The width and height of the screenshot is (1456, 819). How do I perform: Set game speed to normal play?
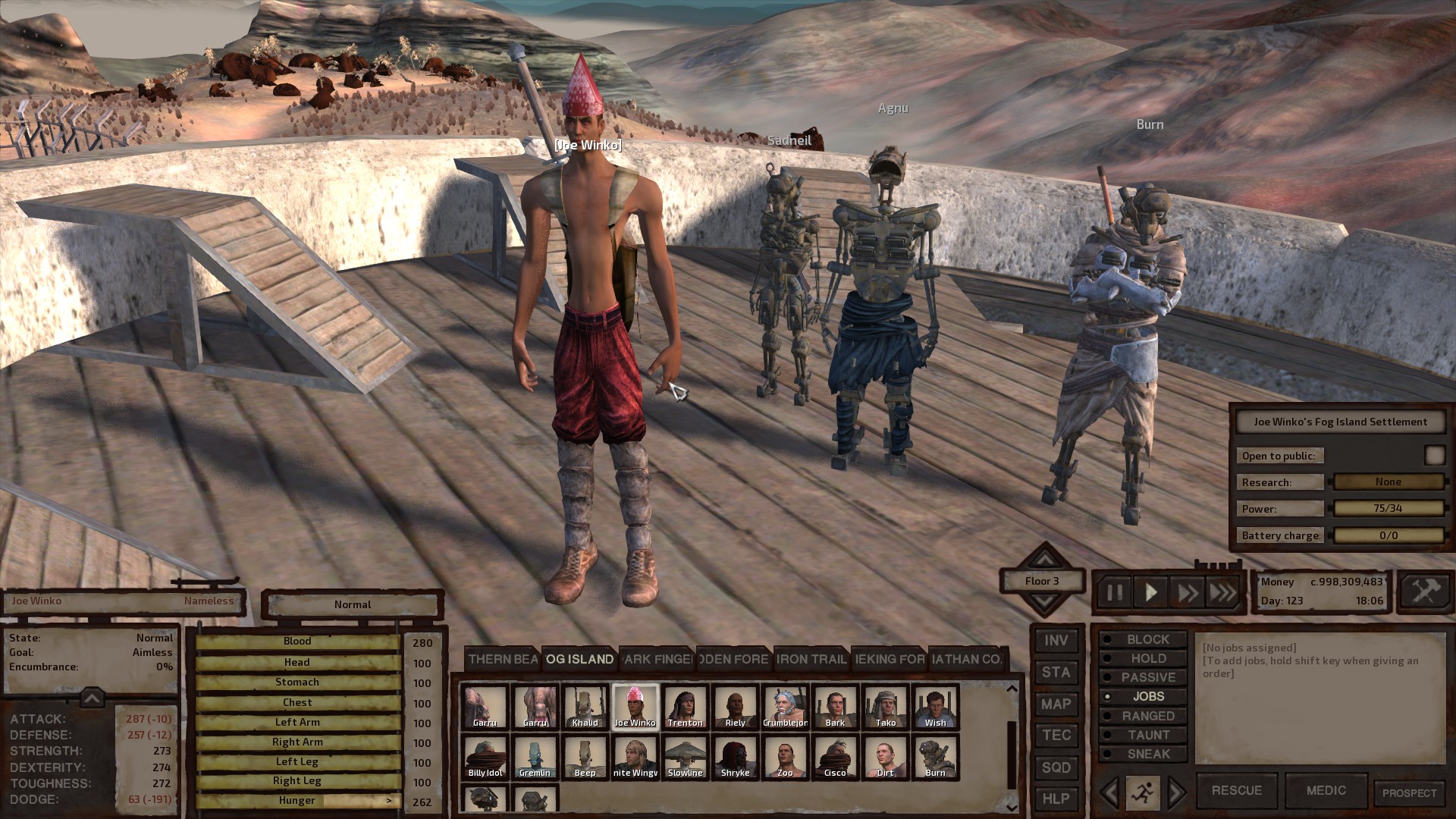1150,592
